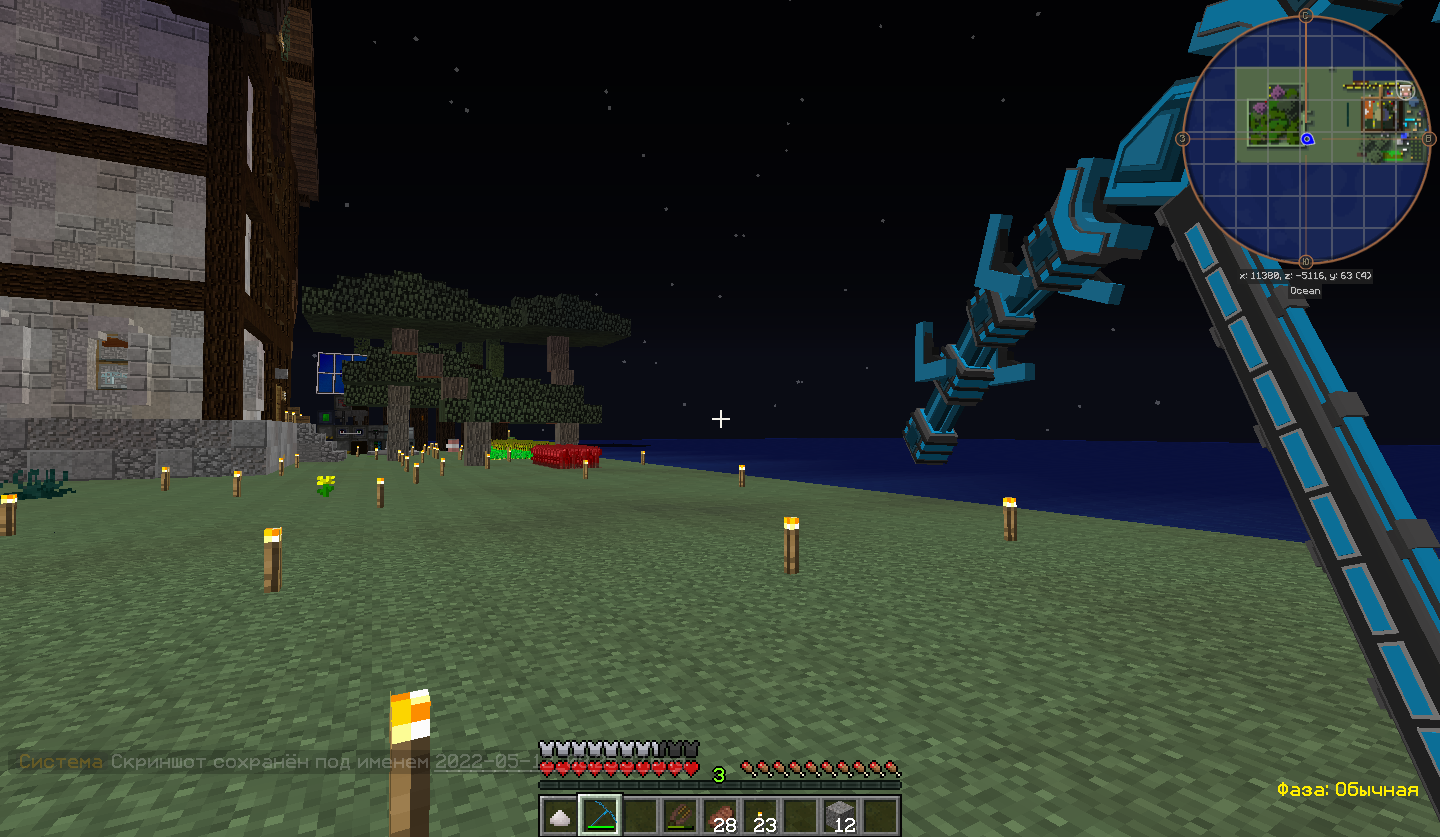Image resolution: width=1440 pixels, height=837 pixels.
Task: Pick the stack of 28 brown items
Action: coord(721,815)
